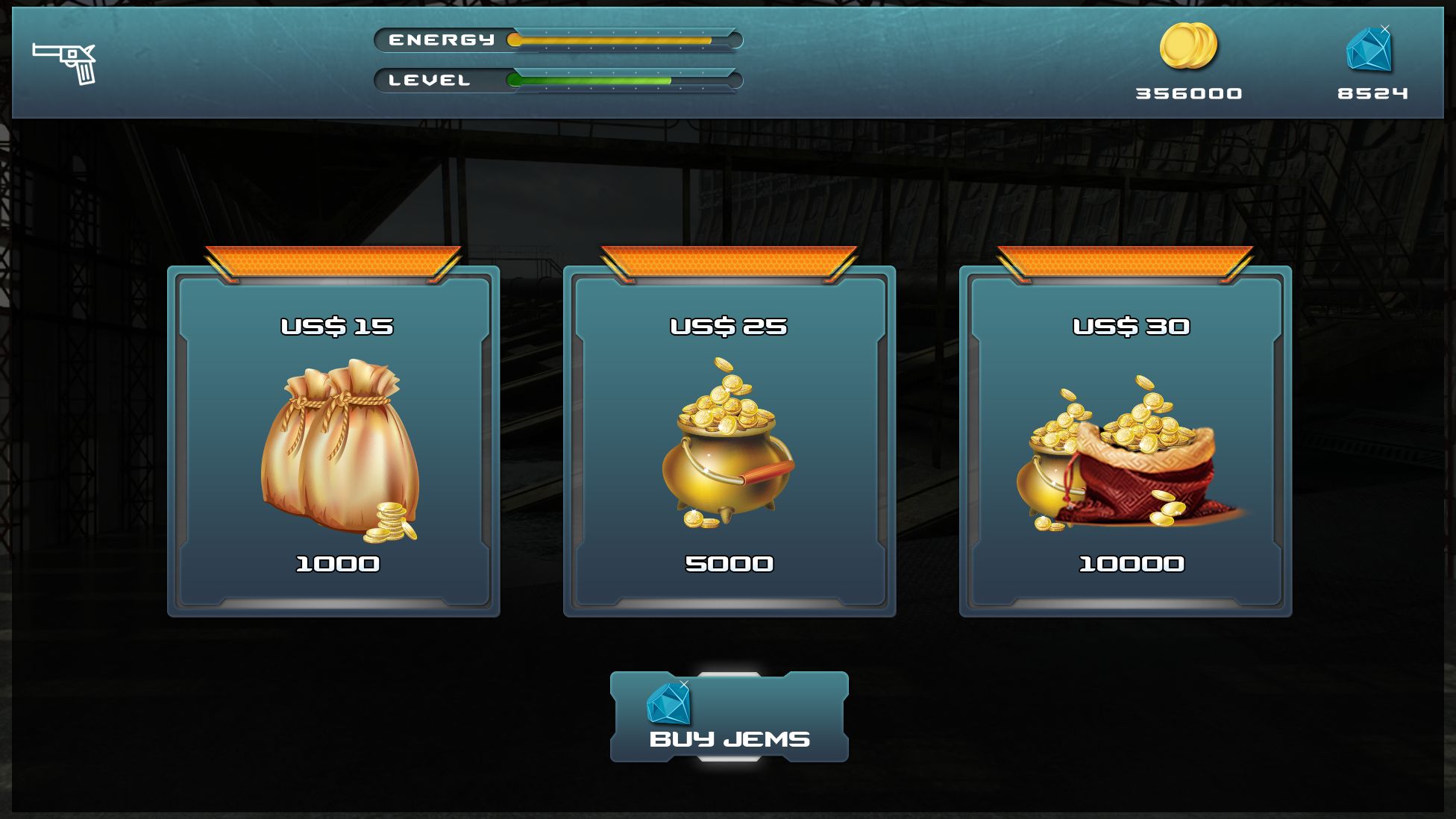1456x819 pixels.
Task: Select the US$ 25 pot of 5000 coins
Action: (x=729, y=442)
